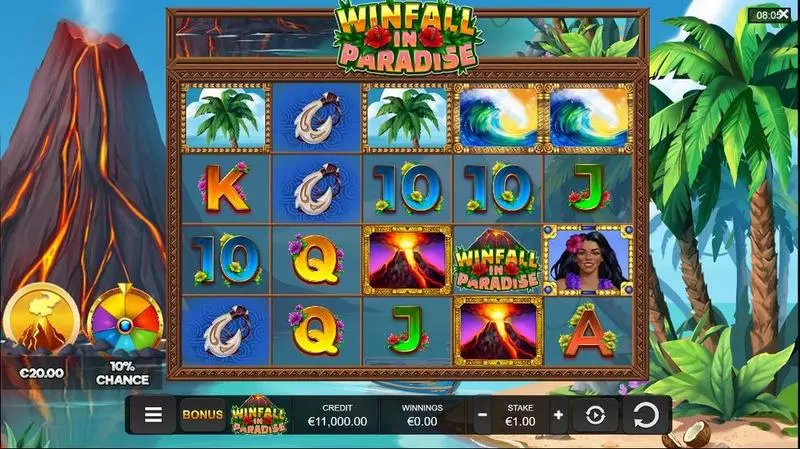Image resolution: width=800 pixels, height=449 pixels.
Task: Open the Bonus buy option
Action: (x=202, y=414)
